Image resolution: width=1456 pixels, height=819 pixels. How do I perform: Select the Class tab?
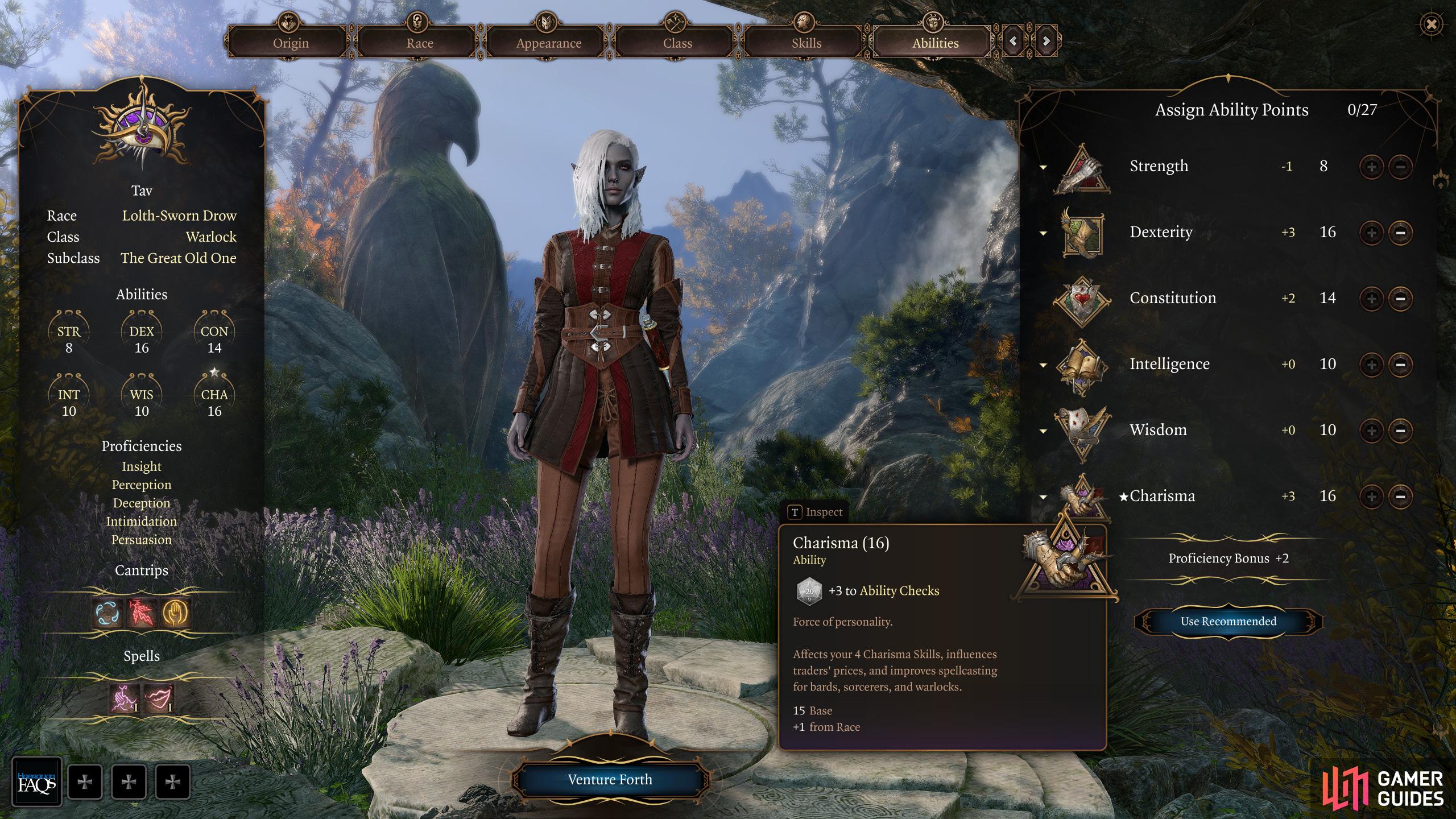coord(677,43)
